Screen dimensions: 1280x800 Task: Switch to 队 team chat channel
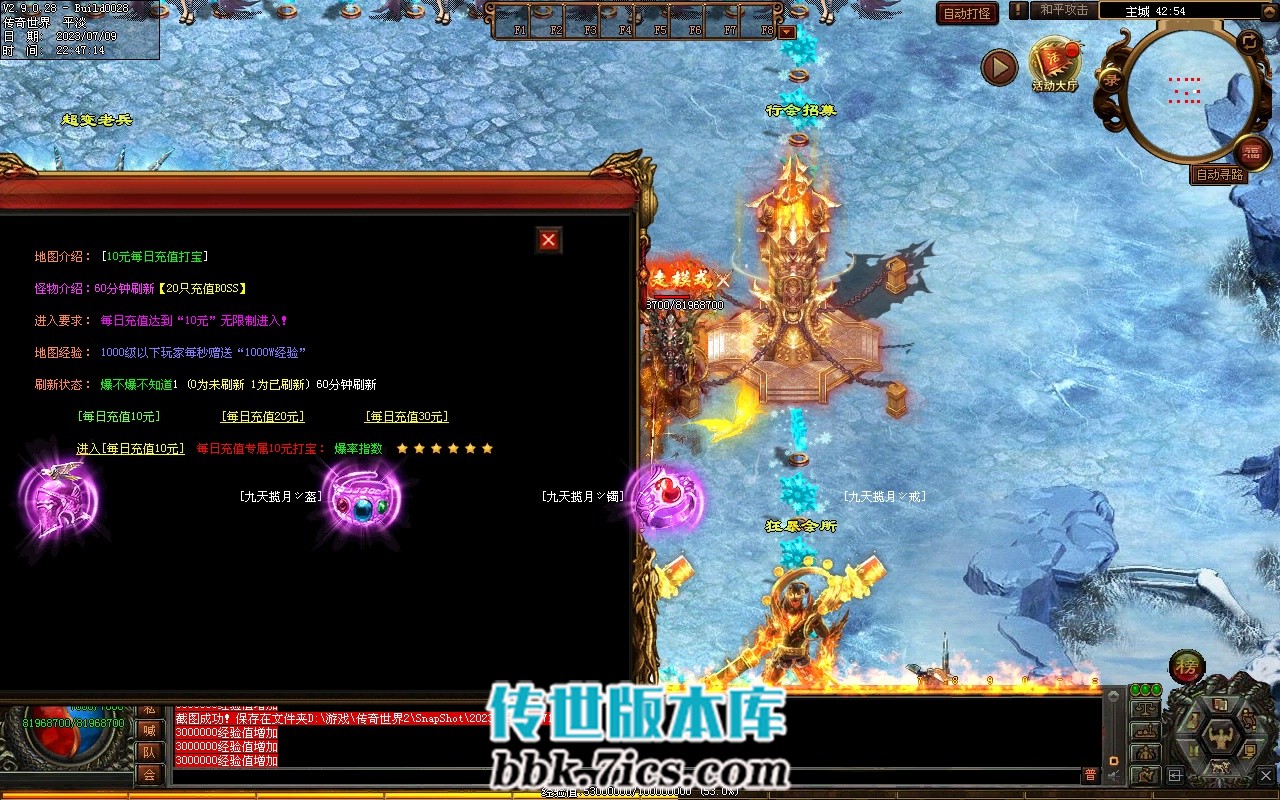coord(148,752)
